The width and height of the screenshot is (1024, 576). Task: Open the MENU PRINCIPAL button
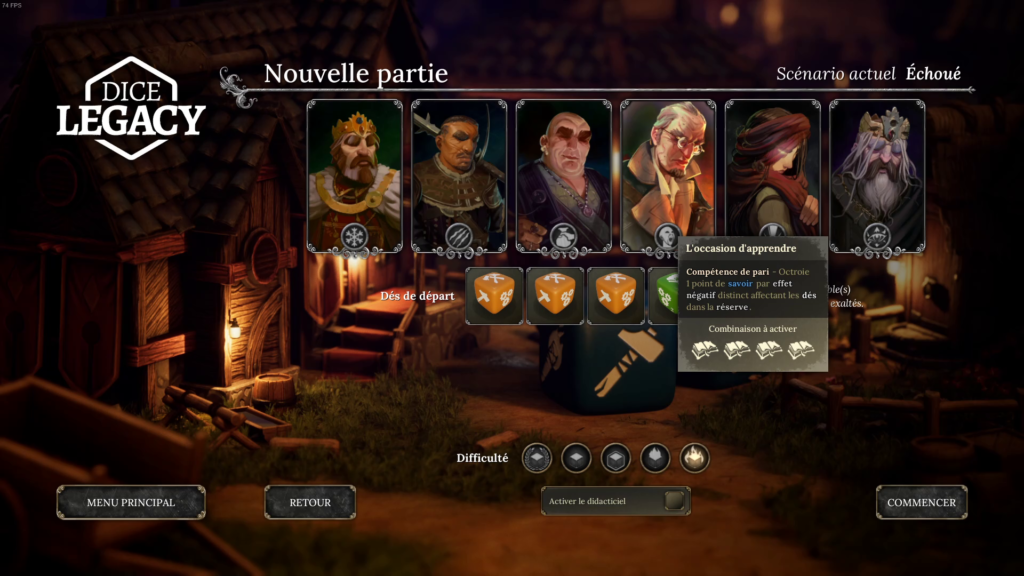click(x=131, y=502)
